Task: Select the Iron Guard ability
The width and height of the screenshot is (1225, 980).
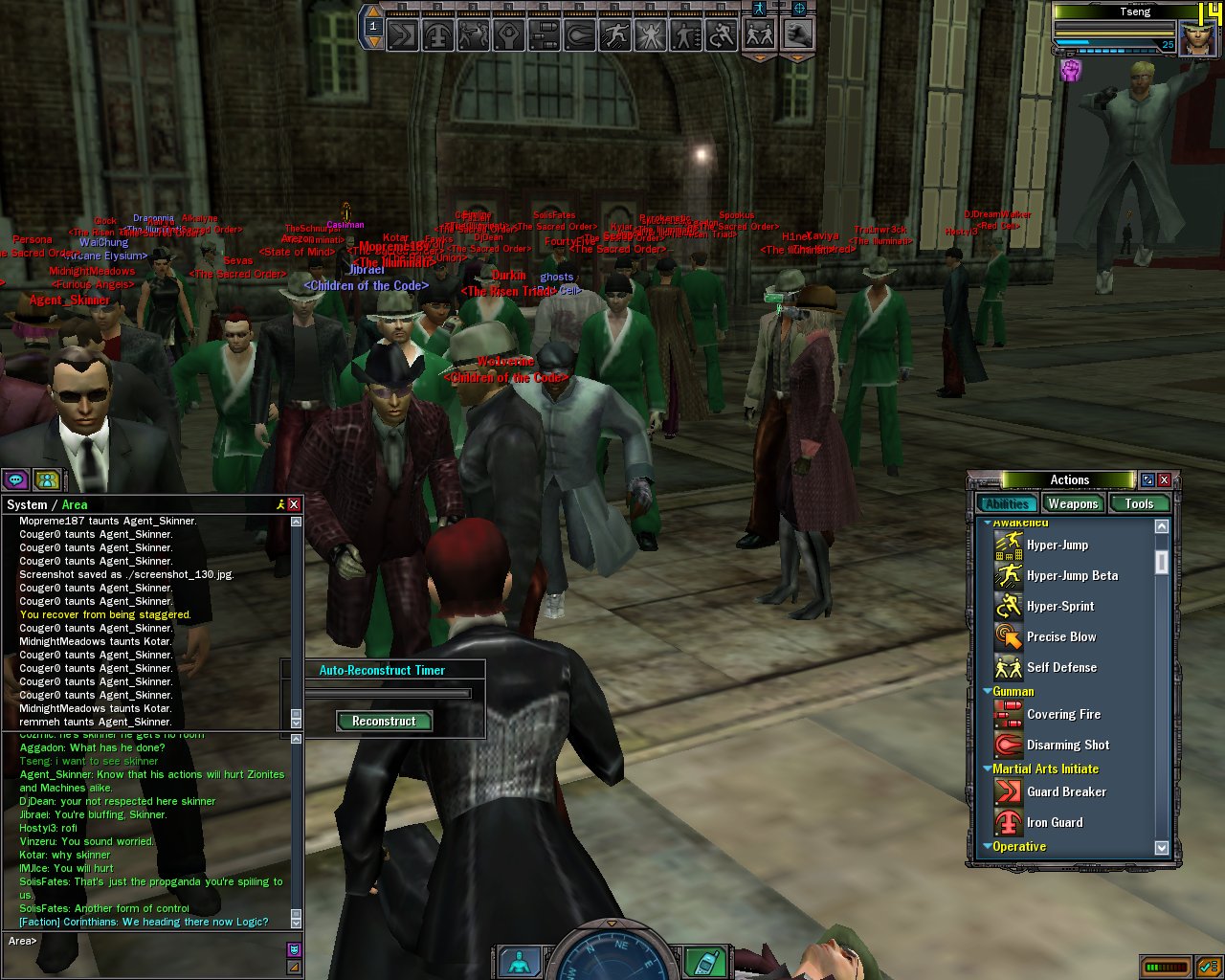Action: click(x=1054, y=823)
